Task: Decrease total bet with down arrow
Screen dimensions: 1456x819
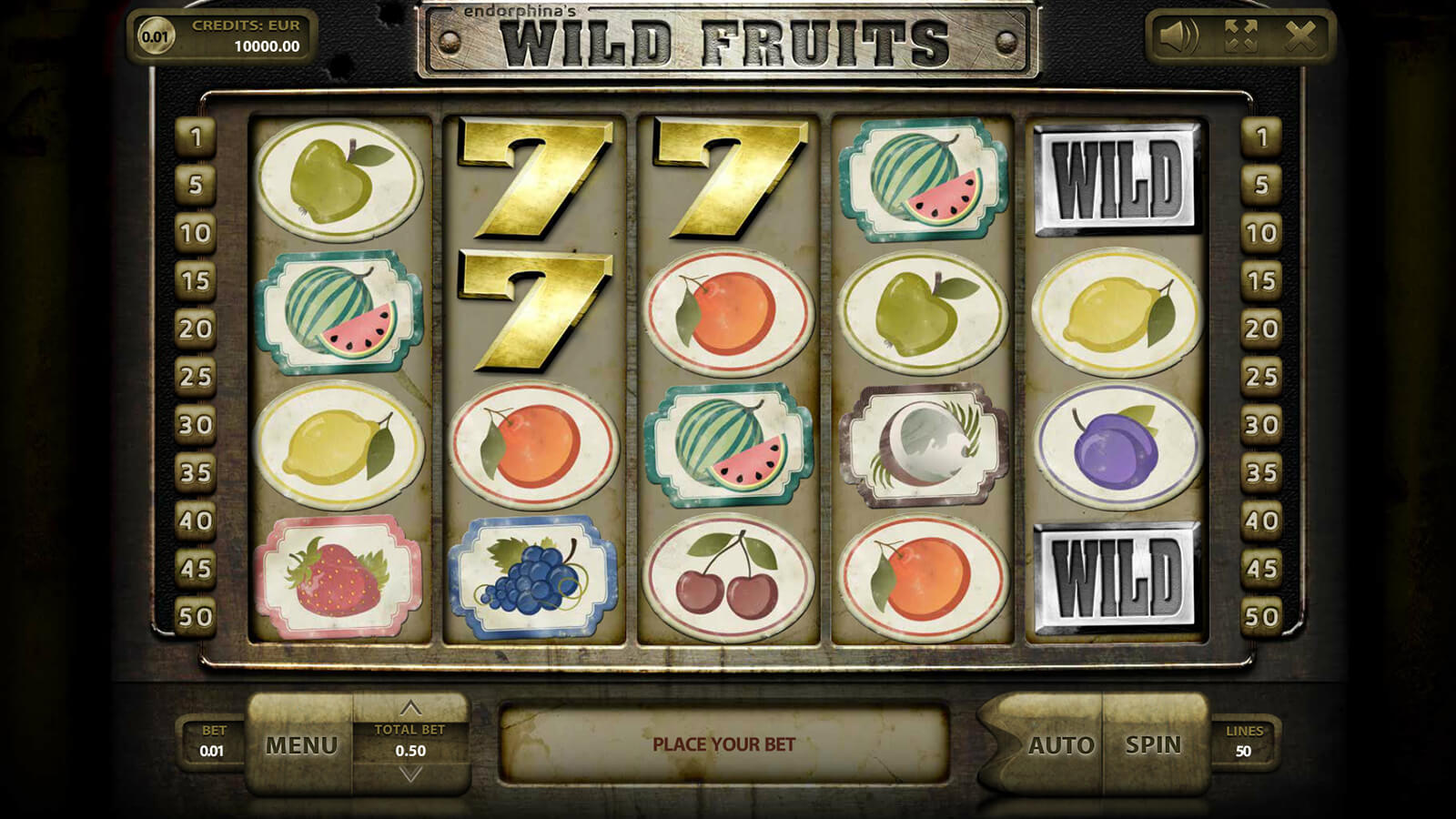Action: 410,774
